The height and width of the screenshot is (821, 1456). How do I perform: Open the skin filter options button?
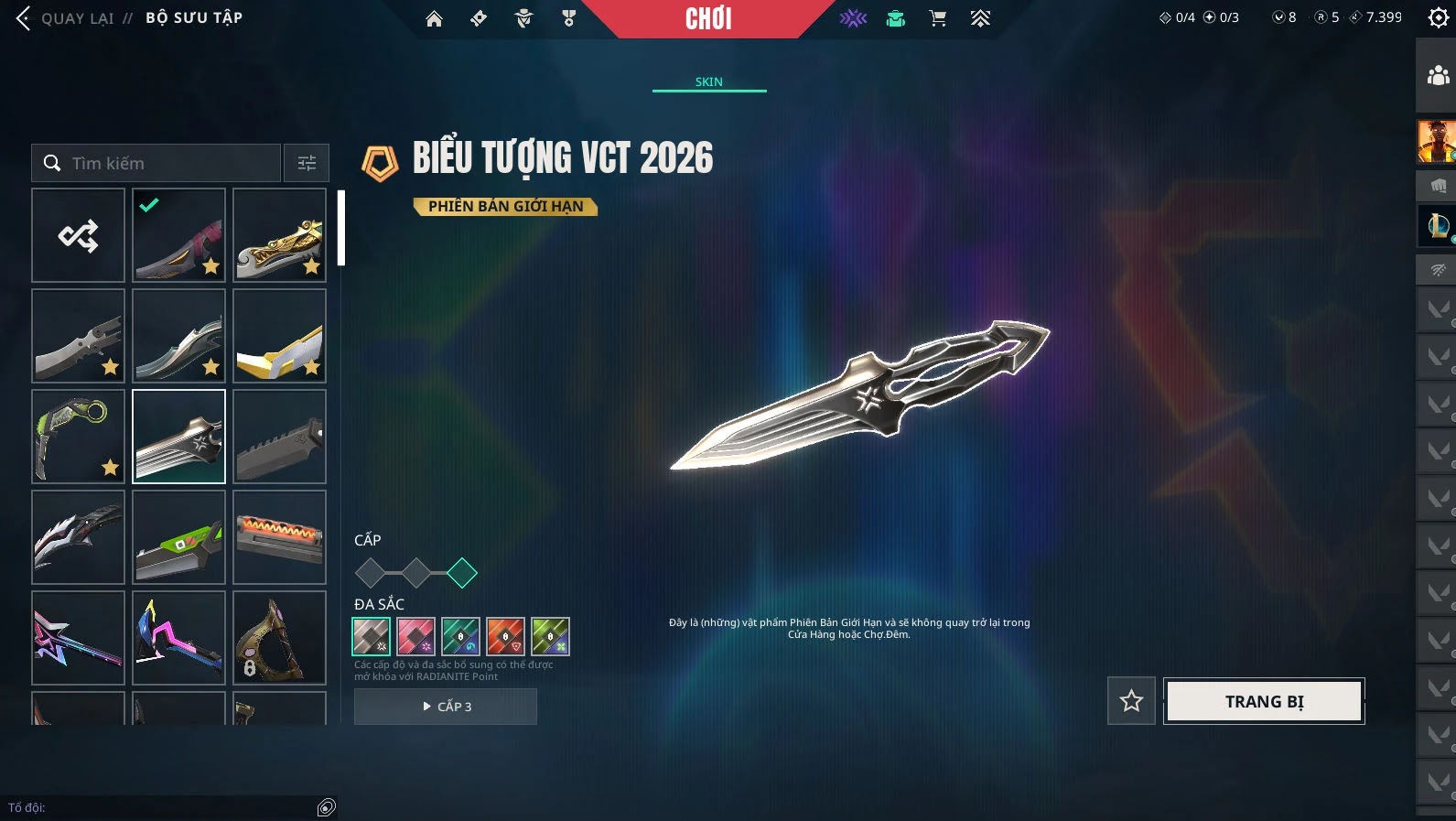point(307,163)
